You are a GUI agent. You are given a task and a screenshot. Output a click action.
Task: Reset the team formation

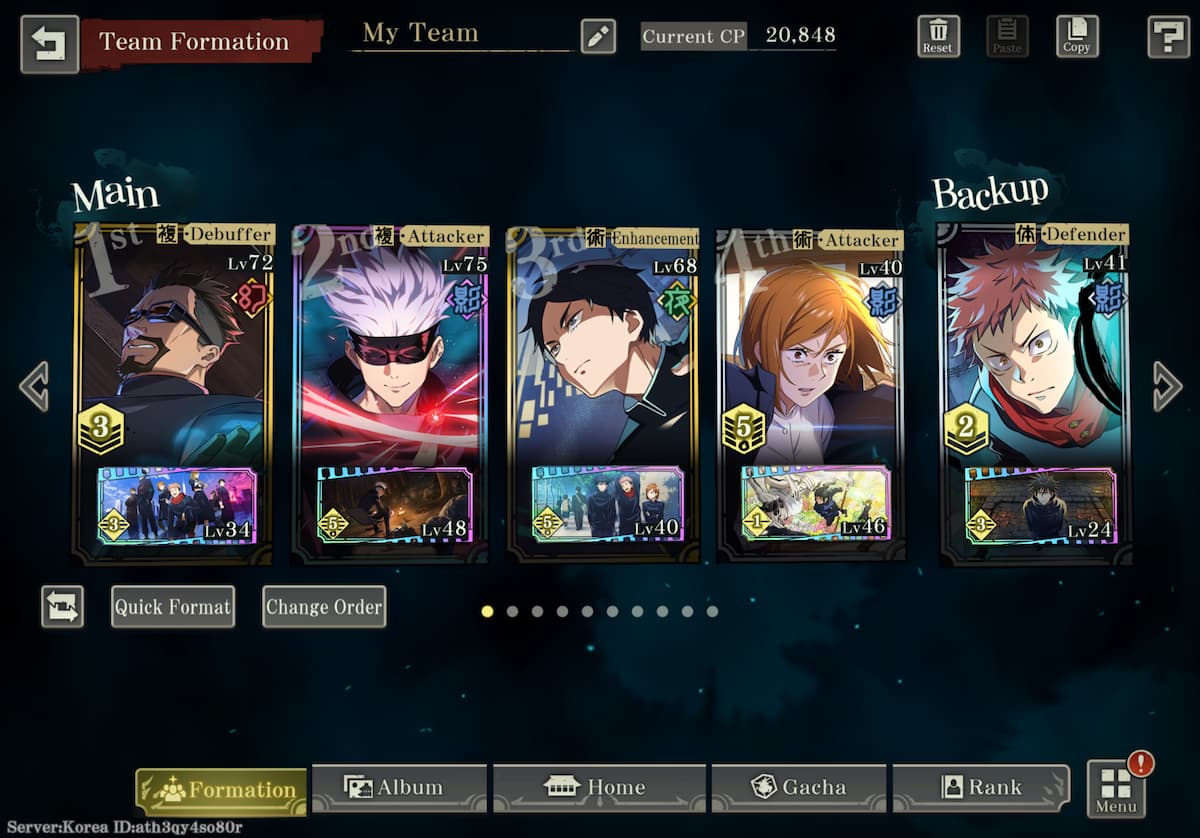pos(938,37)
